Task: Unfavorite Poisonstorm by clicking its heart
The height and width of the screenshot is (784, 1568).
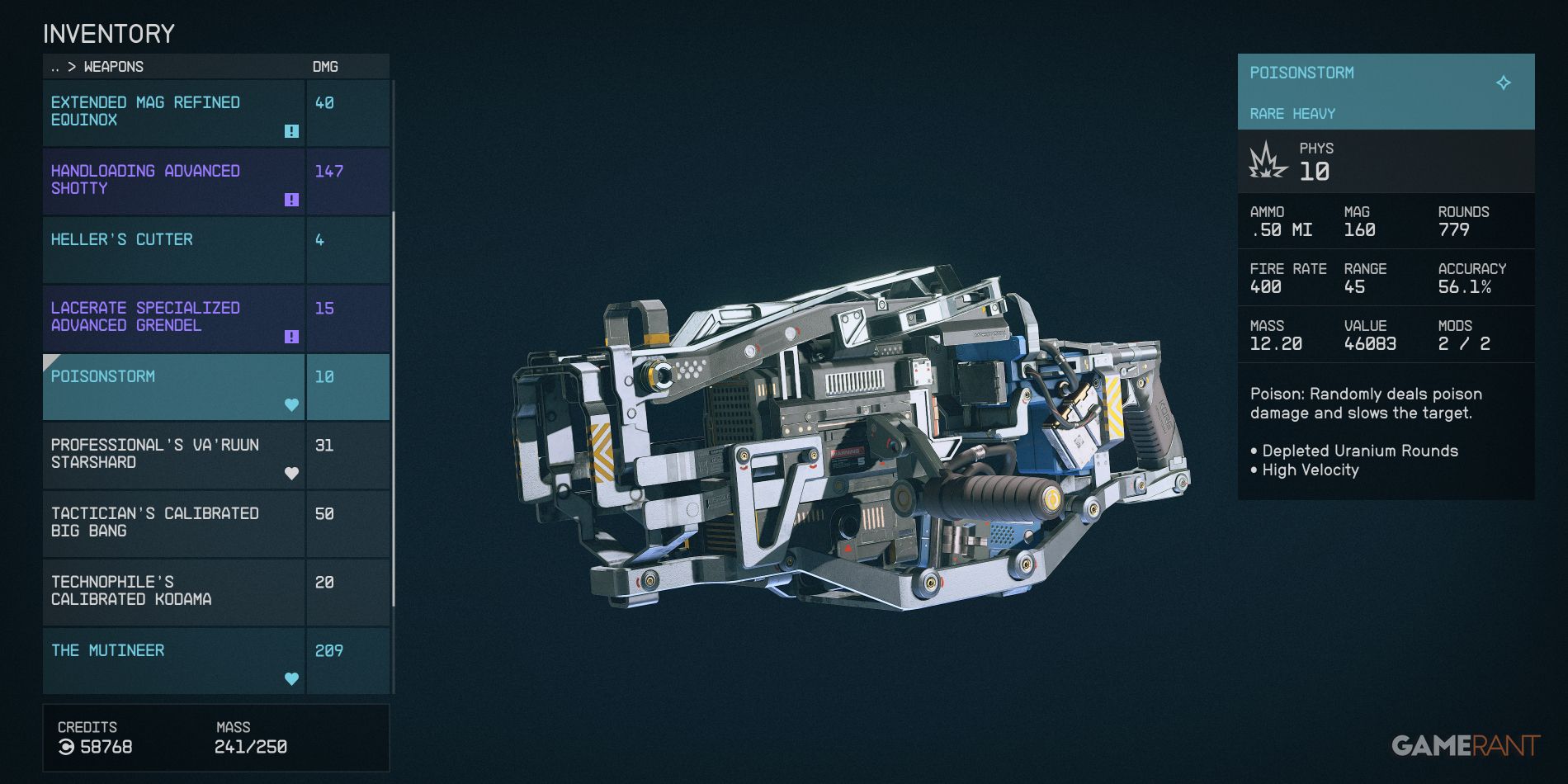Action: (290, 404)
